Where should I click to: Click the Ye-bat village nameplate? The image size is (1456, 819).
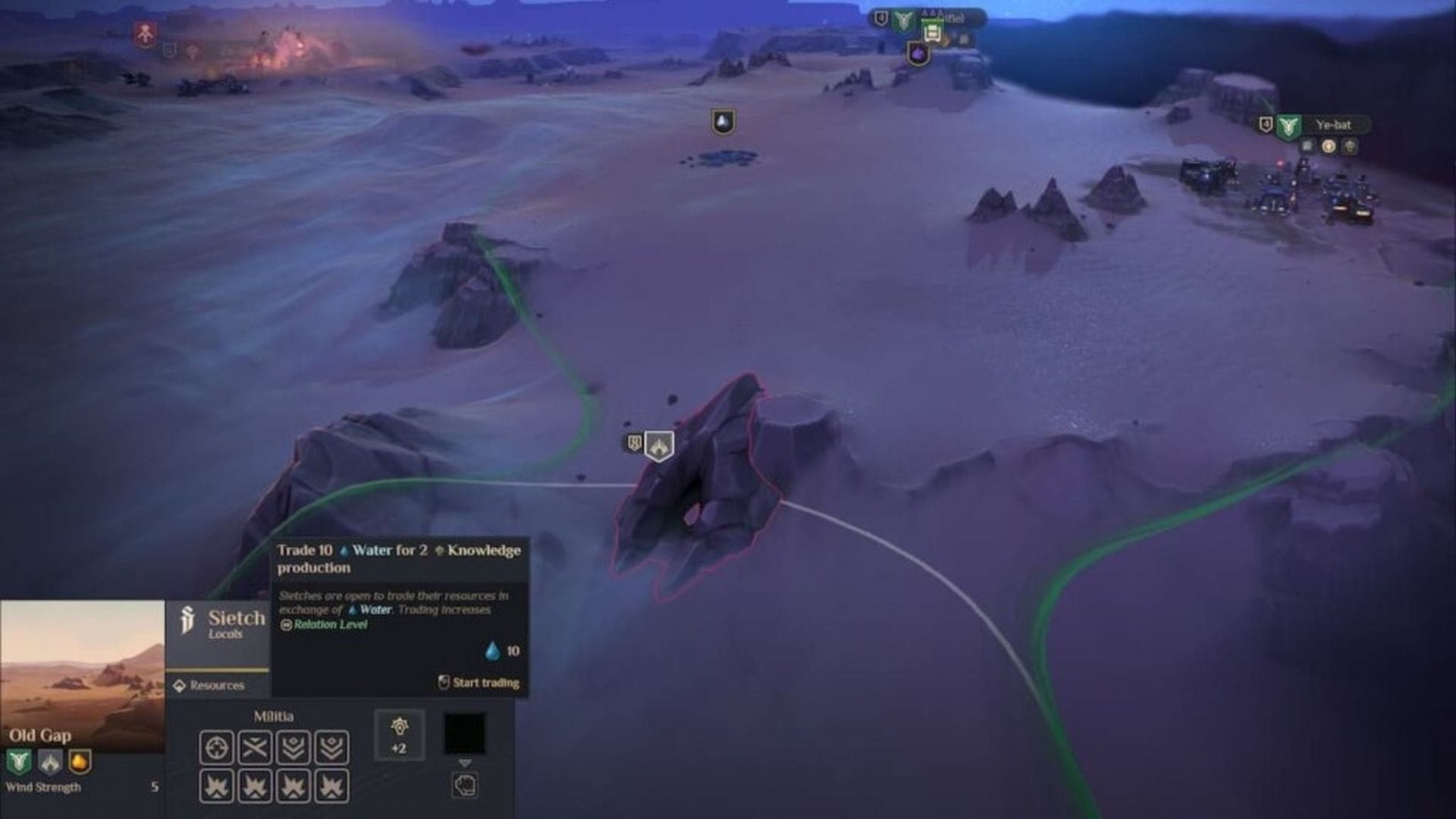[1333, 125]
